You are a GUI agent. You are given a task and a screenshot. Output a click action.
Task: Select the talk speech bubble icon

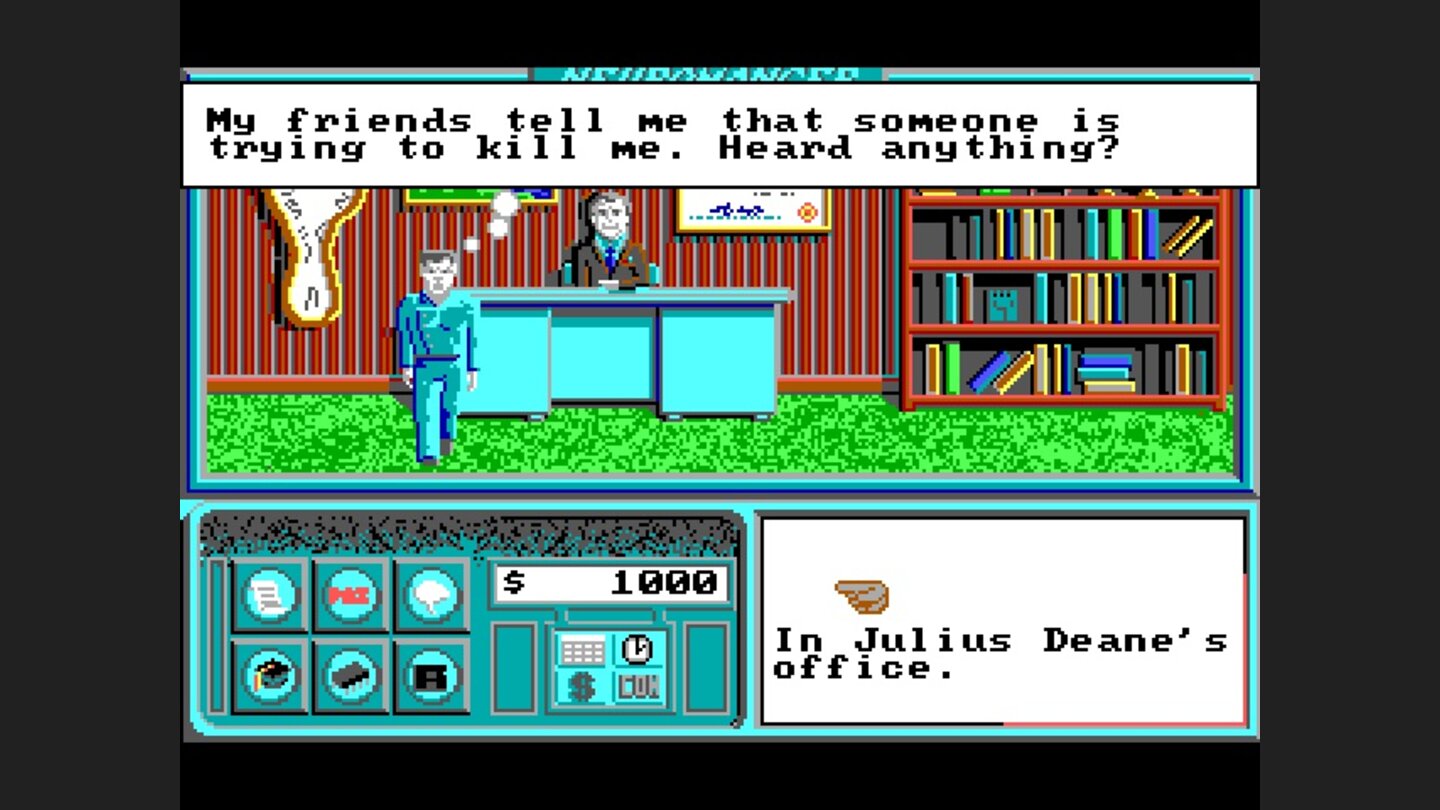pyautogui.click(x=431, y=597)
